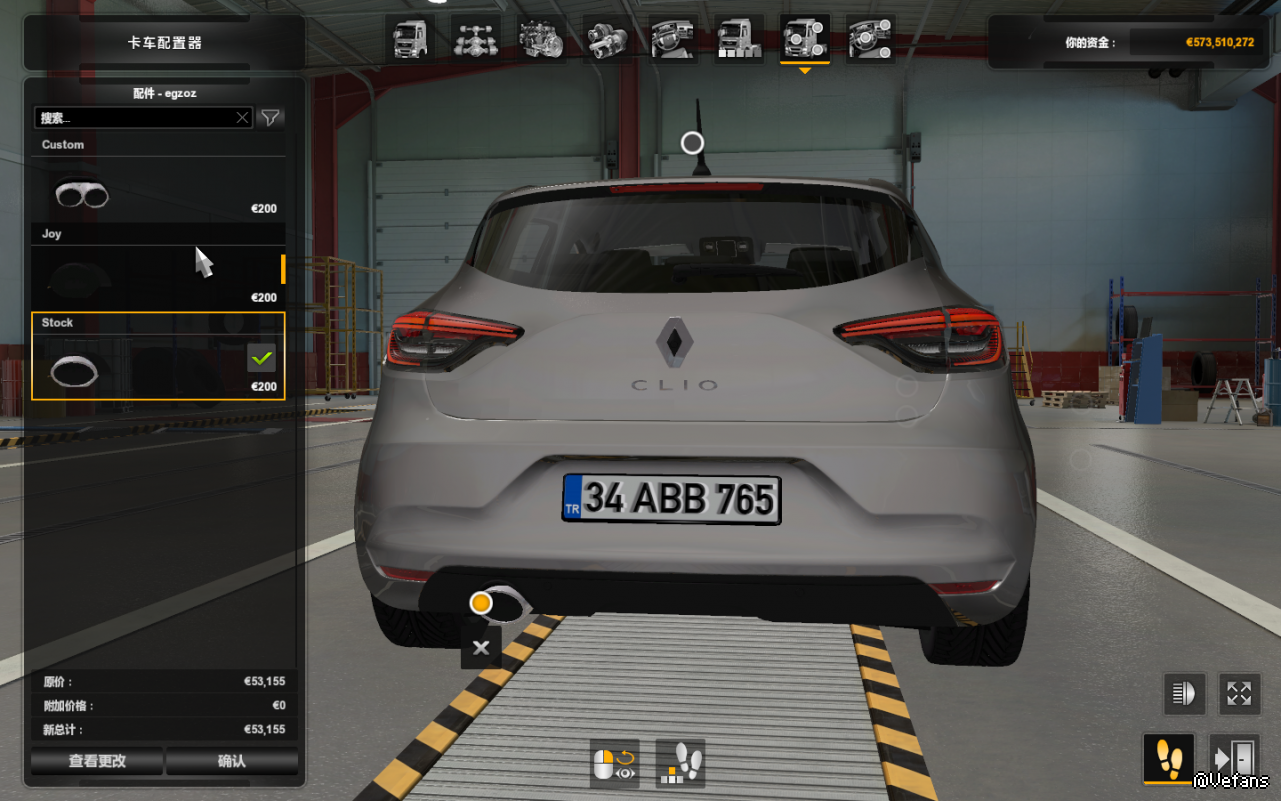Clear the search box with the X

click(242, 118)
